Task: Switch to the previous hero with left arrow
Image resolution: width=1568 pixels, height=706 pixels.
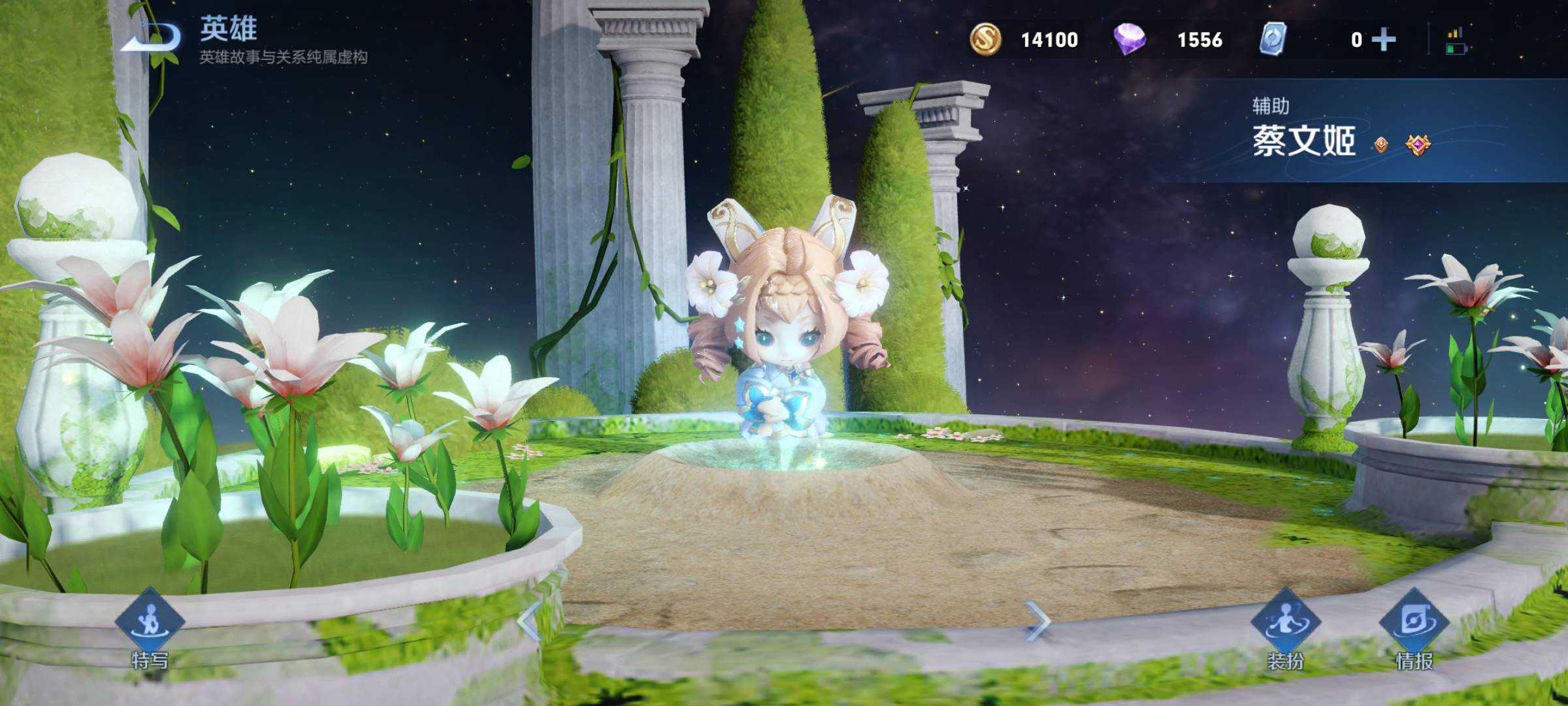Action: coord(528,620)
